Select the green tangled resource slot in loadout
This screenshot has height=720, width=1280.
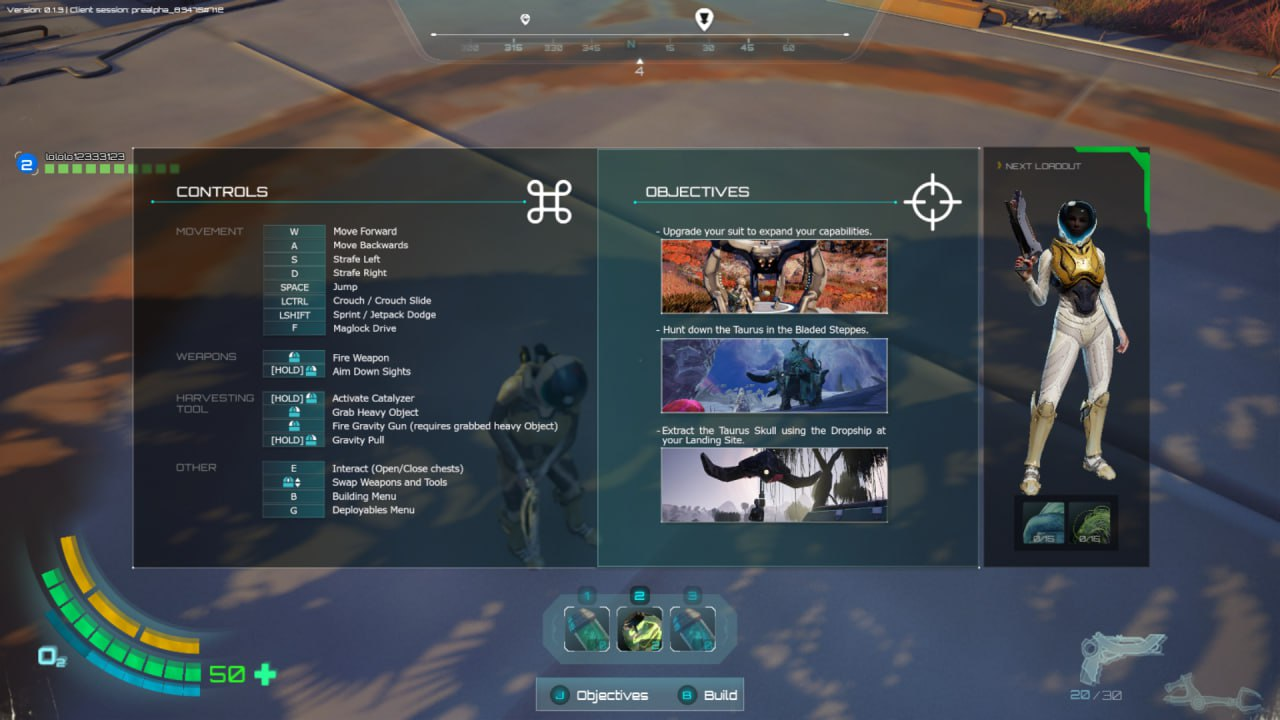[x=1089, y=523]
